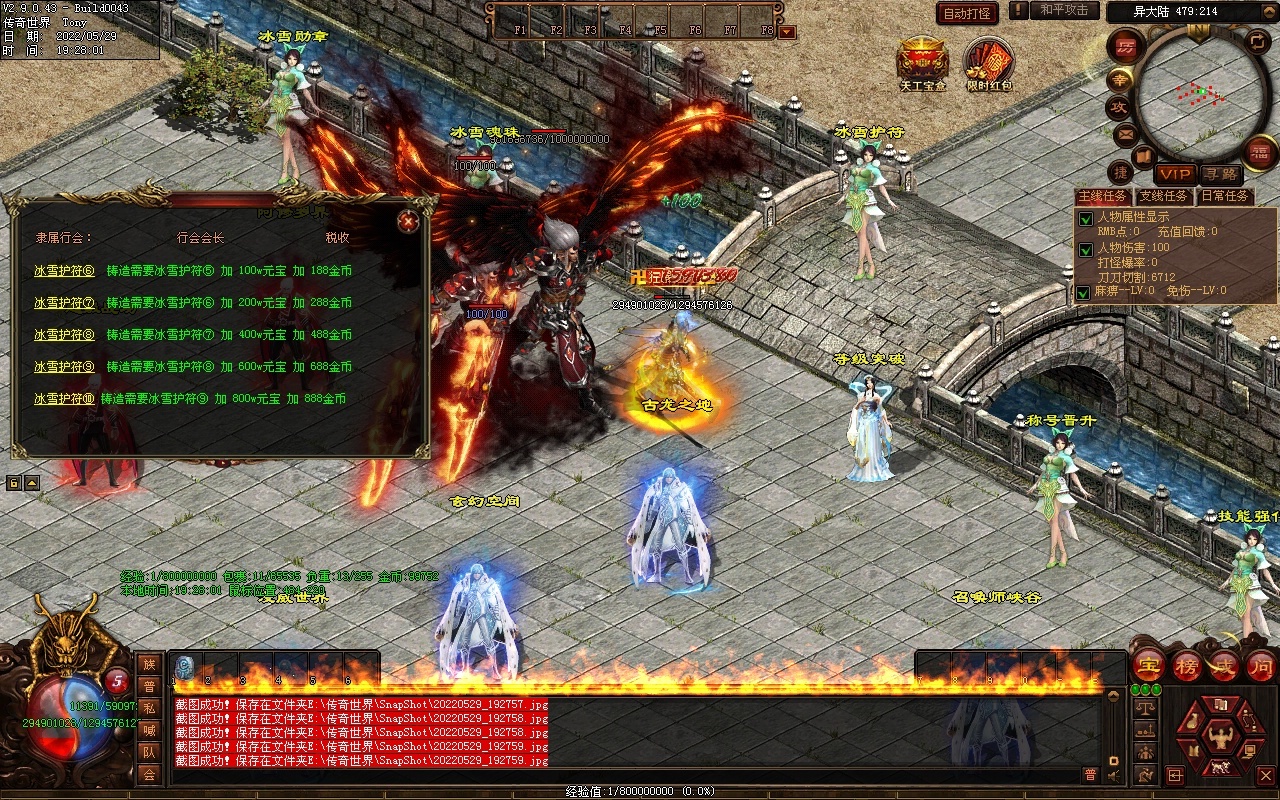Viewport: 1280px width, 800px height.
Task: Select the 私 private chat channel
Action: point(149,708)
